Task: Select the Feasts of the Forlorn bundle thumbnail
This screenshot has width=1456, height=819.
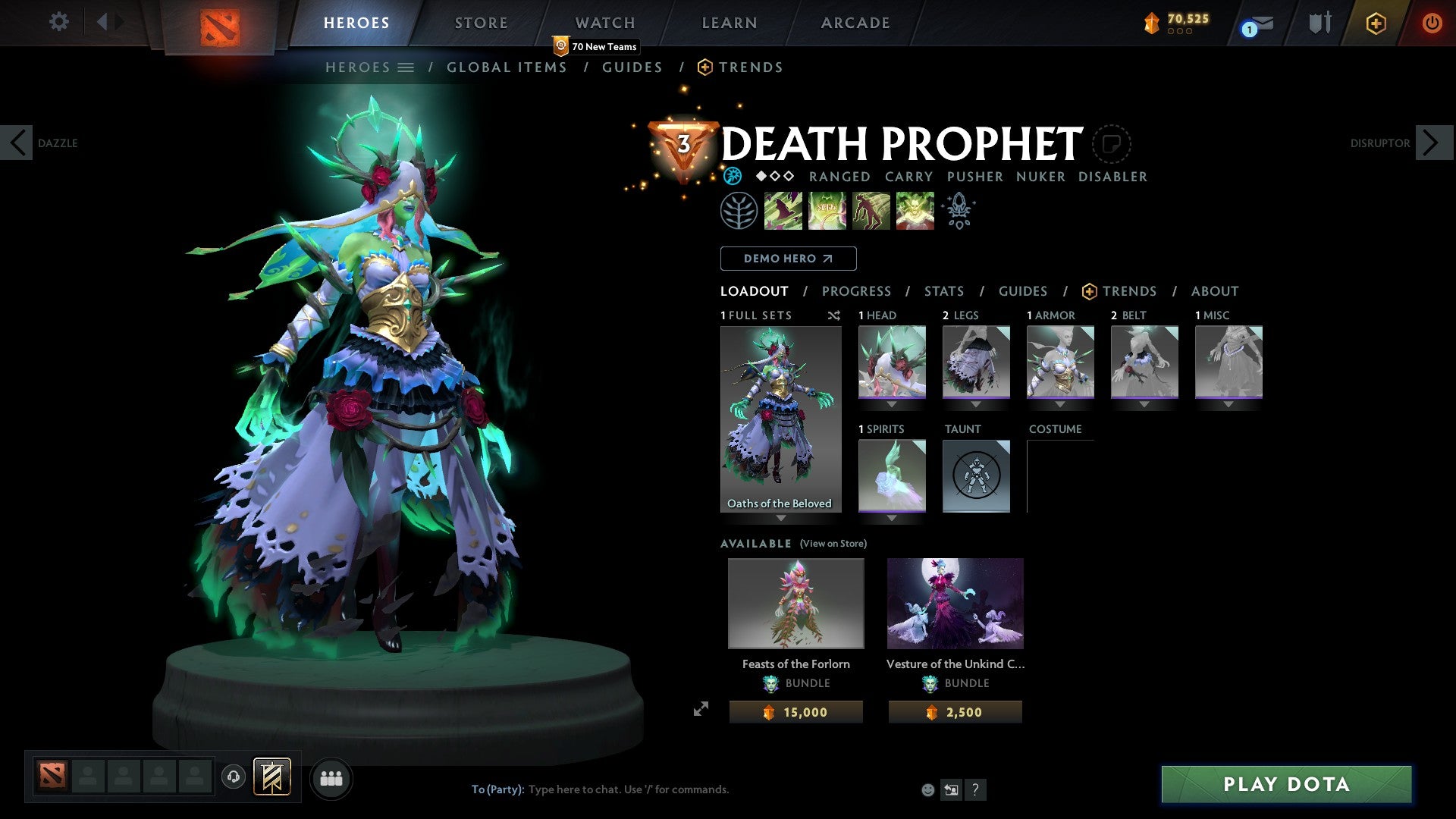Action: point(795,603)
